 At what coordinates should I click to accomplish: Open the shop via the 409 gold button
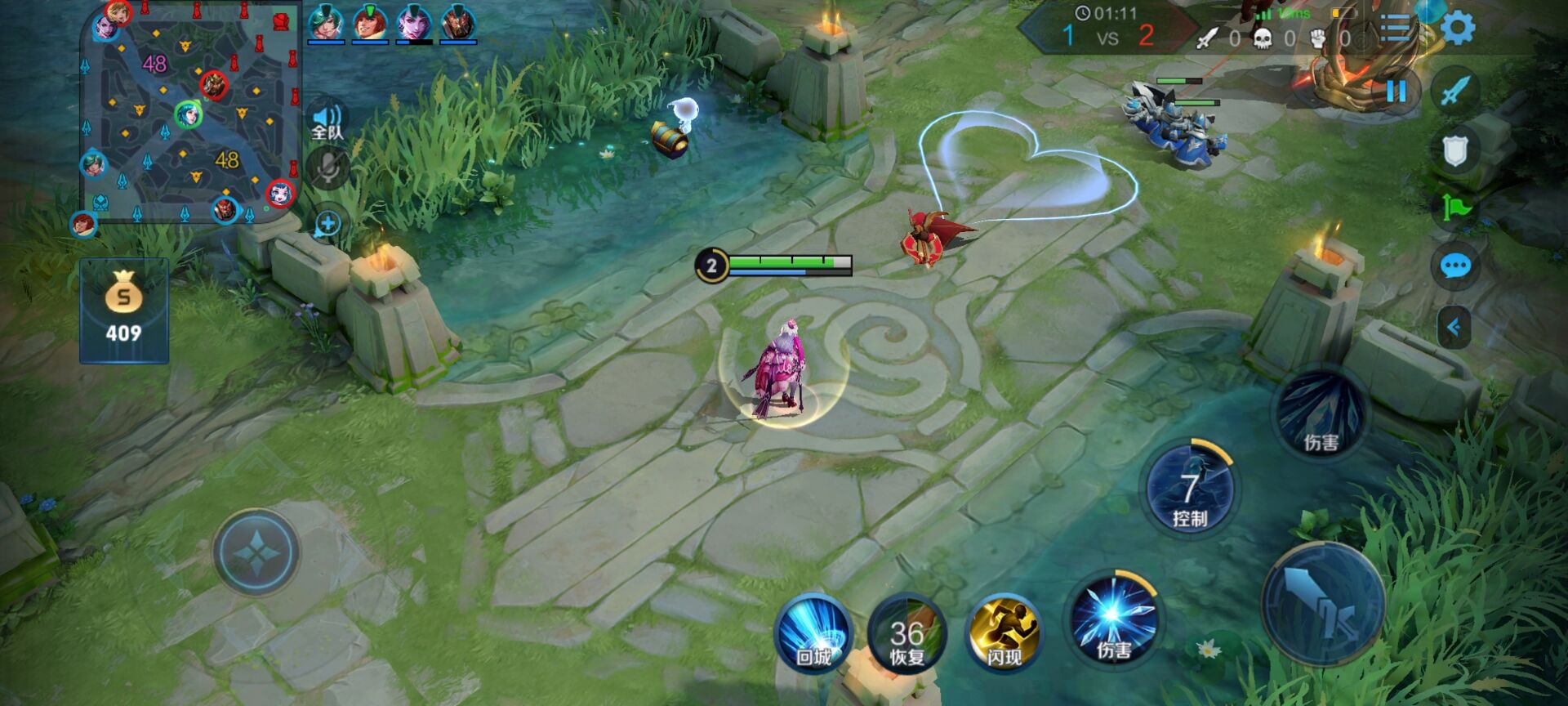[x=124, y=311]
